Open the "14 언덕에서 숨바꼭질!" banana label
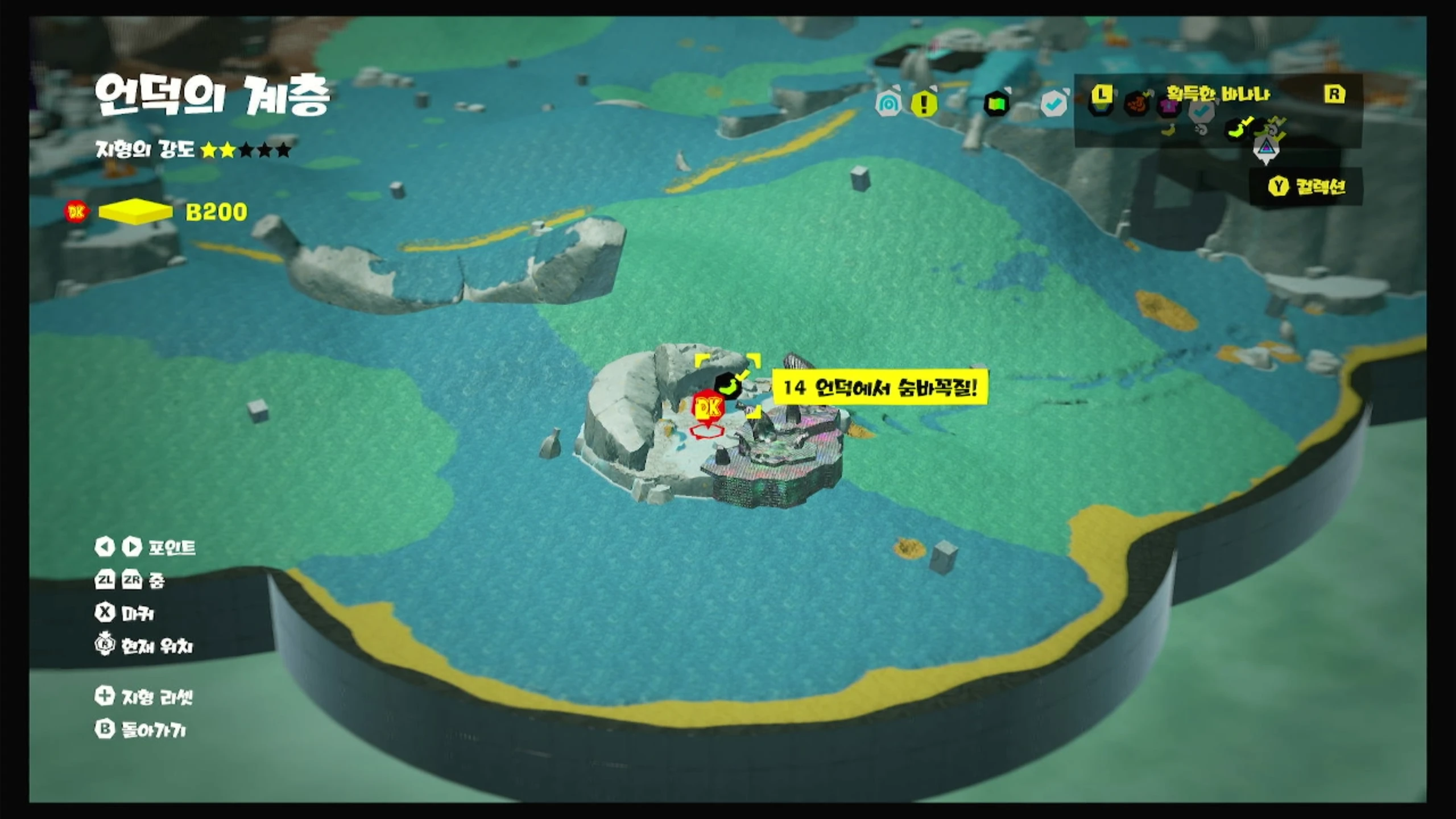This screenshot has width=1456, height=819. [x=880, y=388]
